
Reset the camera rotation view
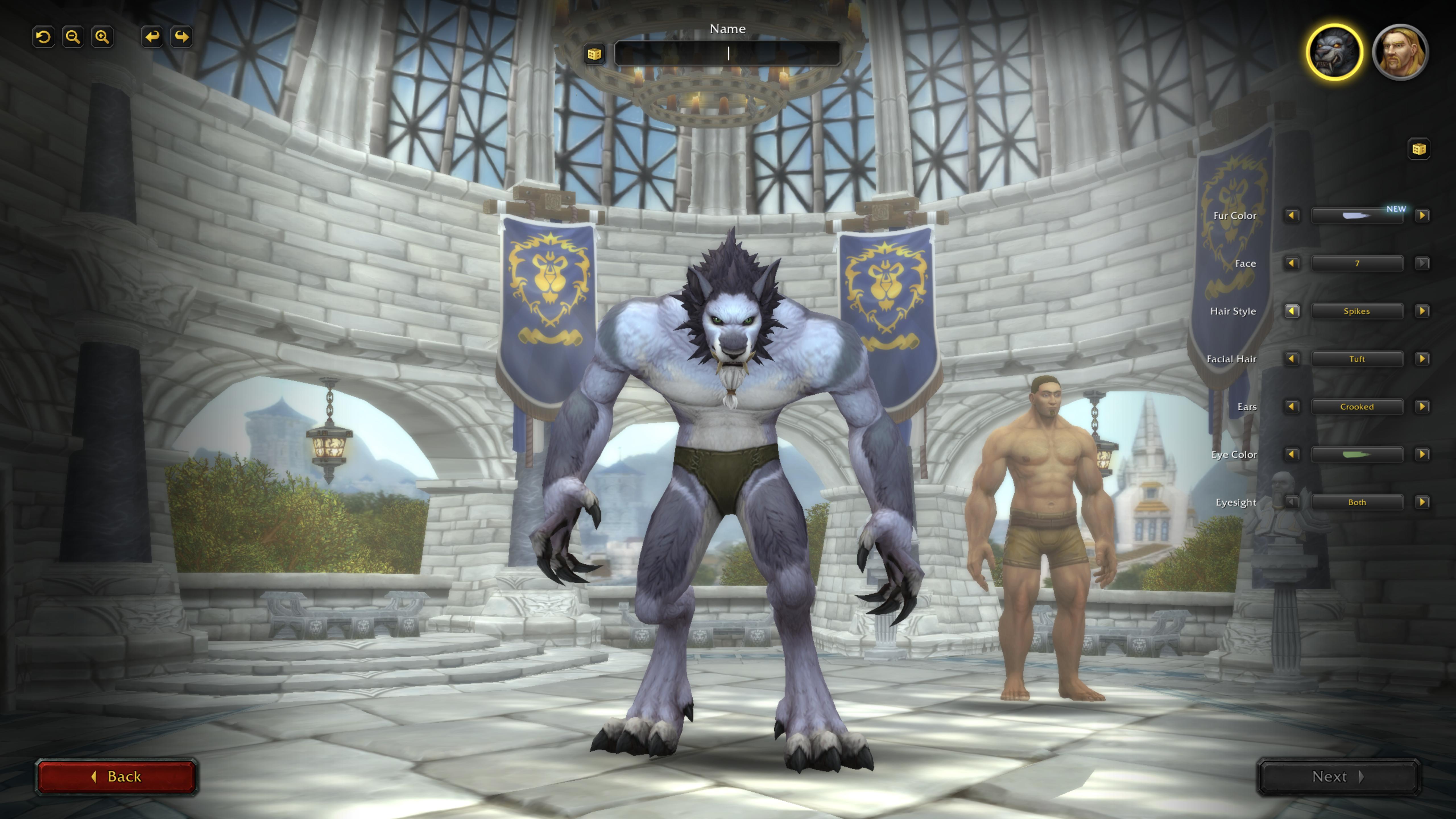coord(44,37)
